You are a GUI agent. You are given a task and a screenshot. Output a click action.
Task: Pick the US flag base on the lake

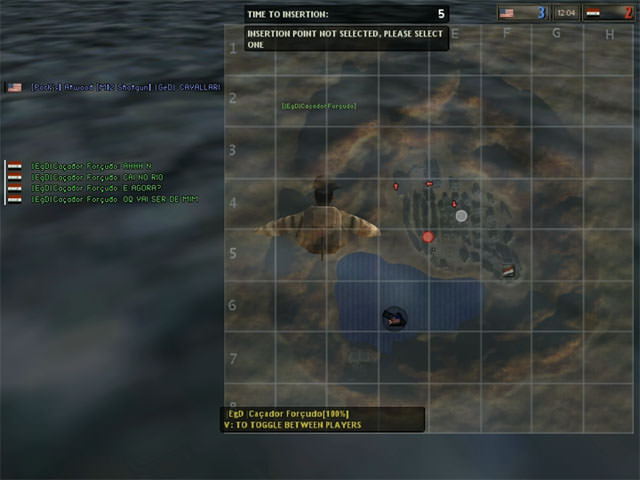(394, 319)
